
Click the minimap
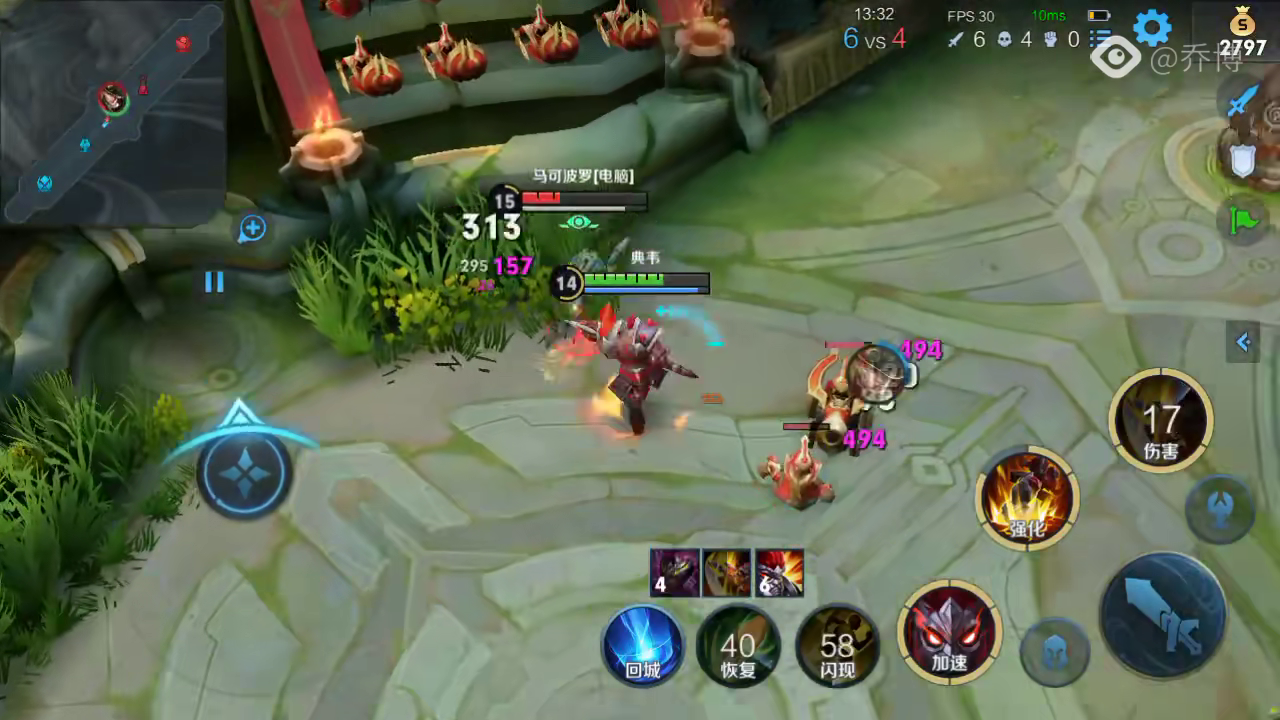coord(112,112)
